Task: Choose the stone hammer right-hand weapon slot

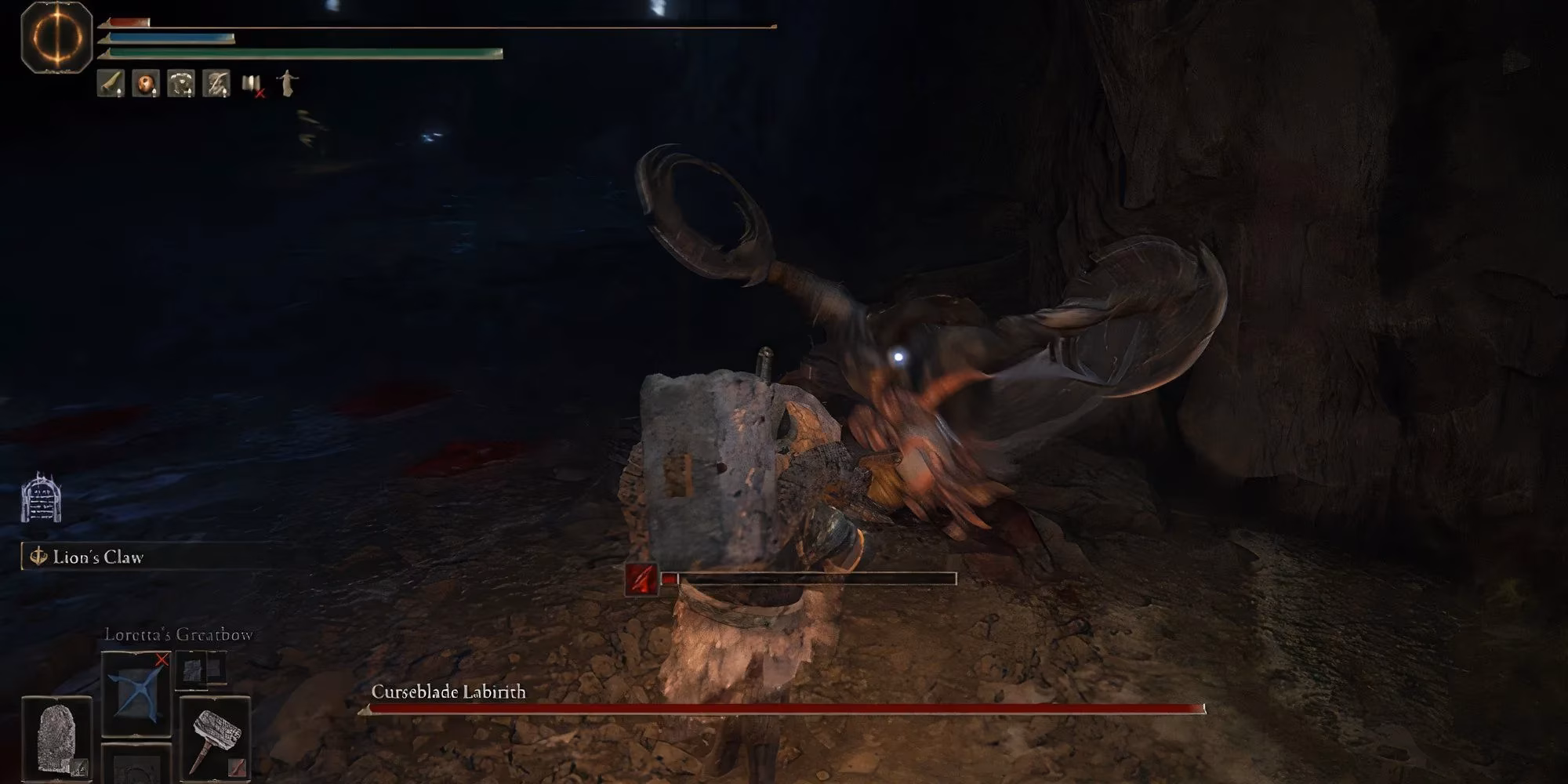Action: point(215,739)
